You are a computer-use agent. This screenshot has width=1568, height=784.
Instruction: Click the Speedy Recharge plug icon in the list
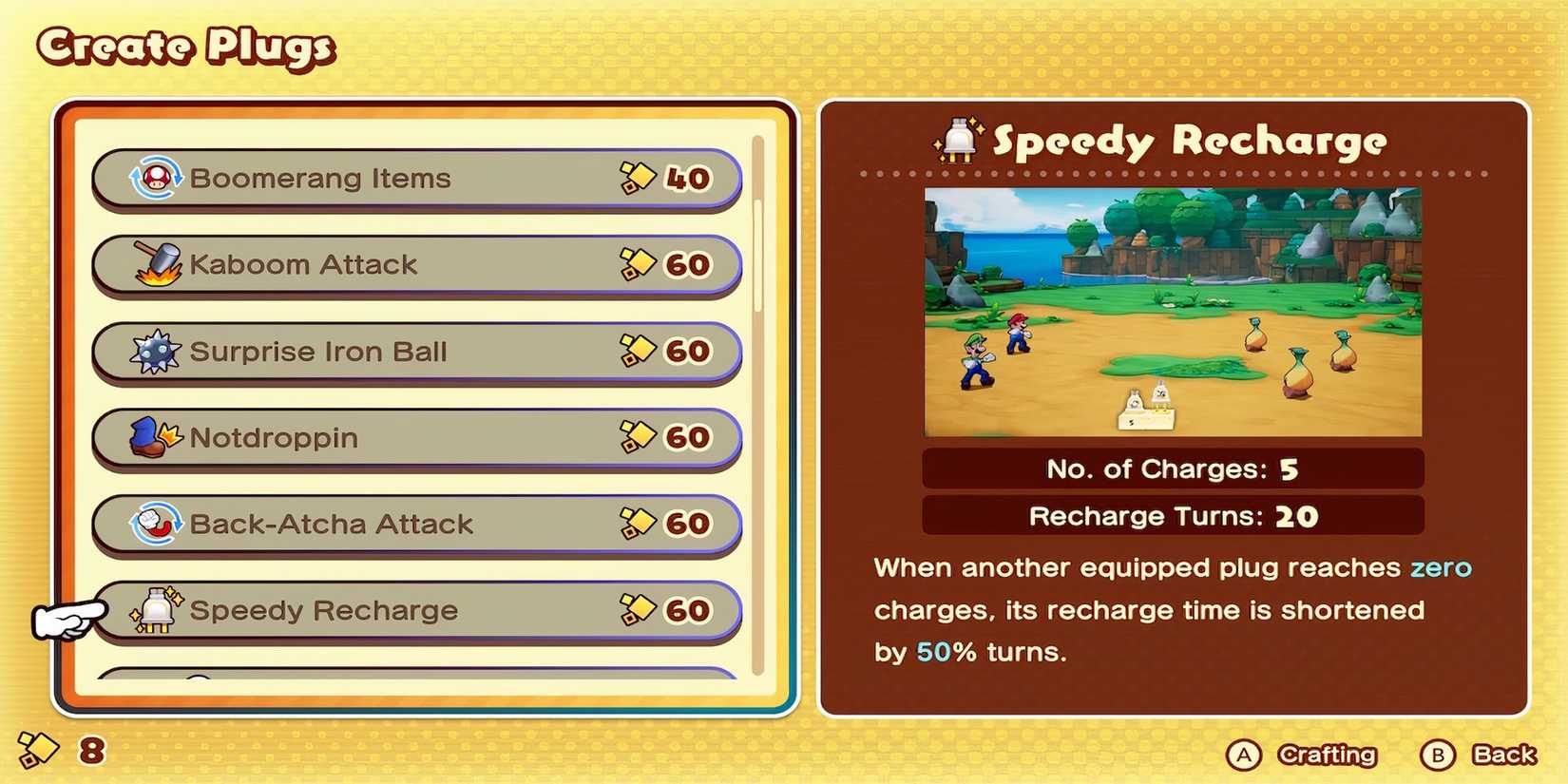point(156,610)
